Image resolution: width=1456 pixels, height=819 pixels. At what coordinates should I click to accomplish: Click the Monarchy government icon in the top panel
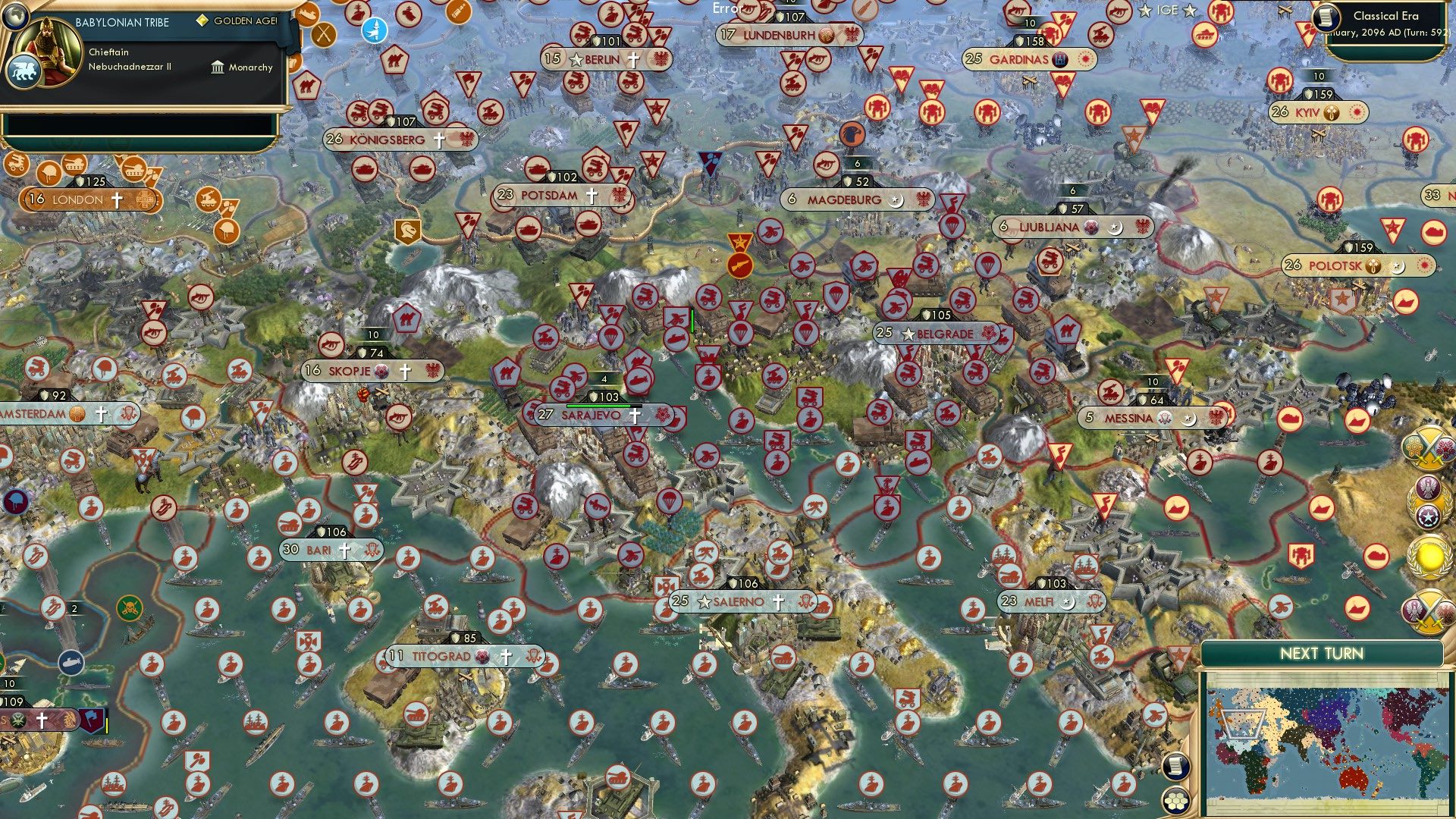(217, 67)
